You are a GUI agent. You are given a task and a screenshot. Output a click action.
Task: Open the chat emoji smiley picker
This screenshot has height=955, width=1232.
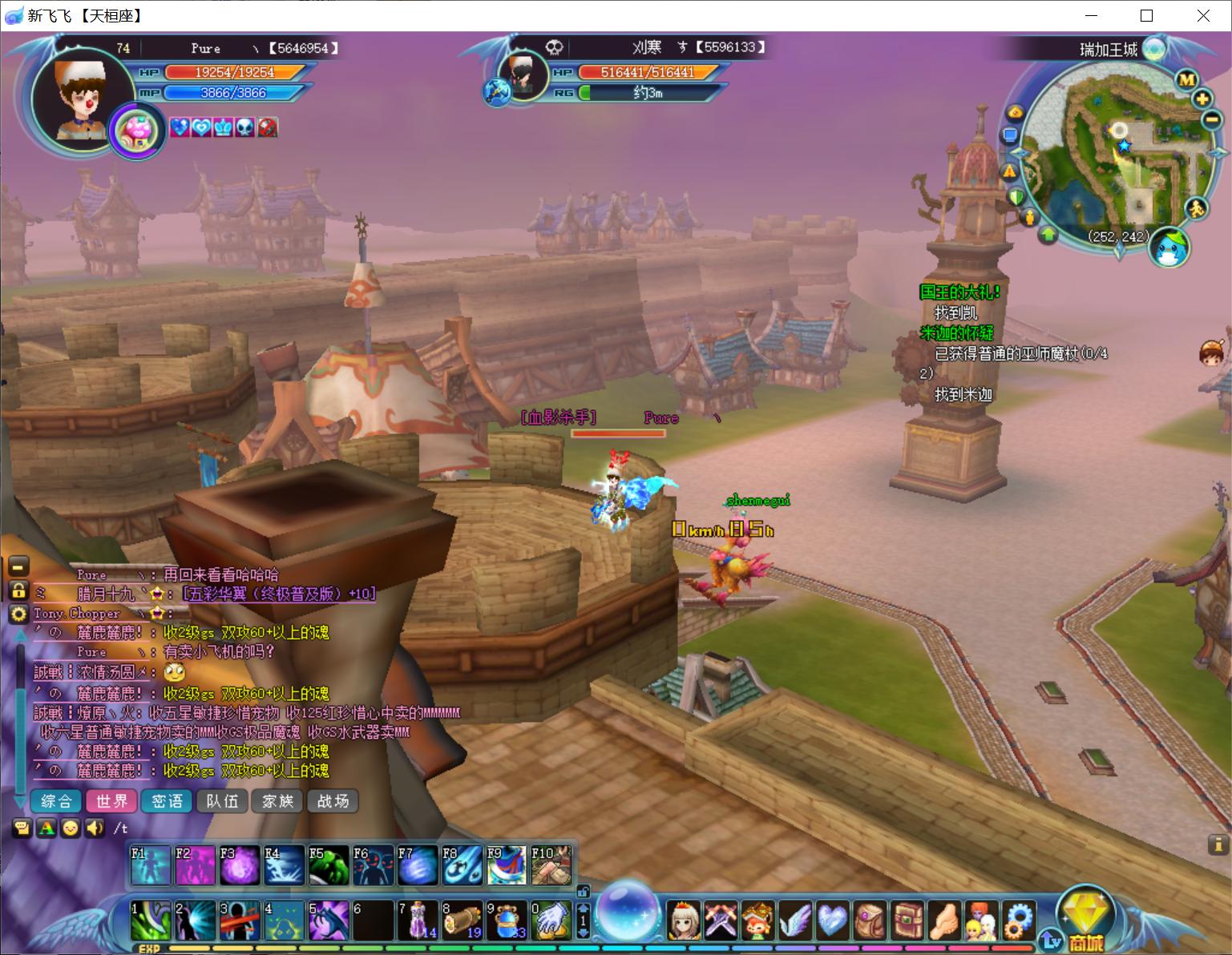71,828
